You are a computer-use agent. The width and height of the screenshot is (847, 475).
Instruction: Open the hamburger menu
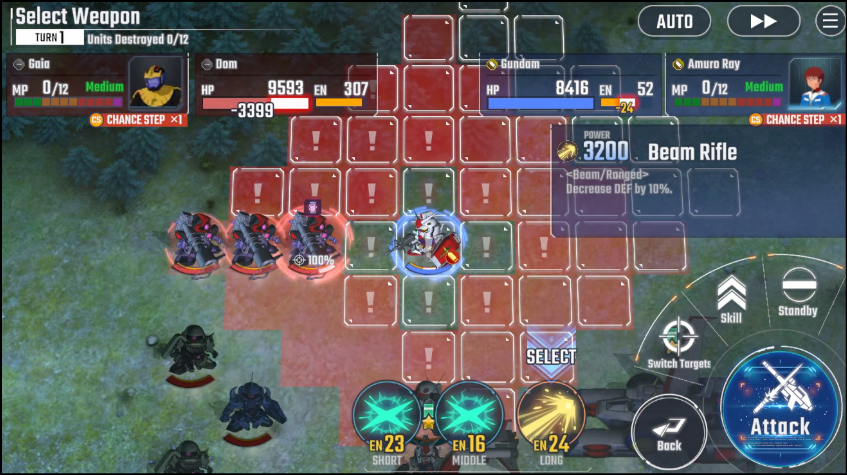point(830,20)
